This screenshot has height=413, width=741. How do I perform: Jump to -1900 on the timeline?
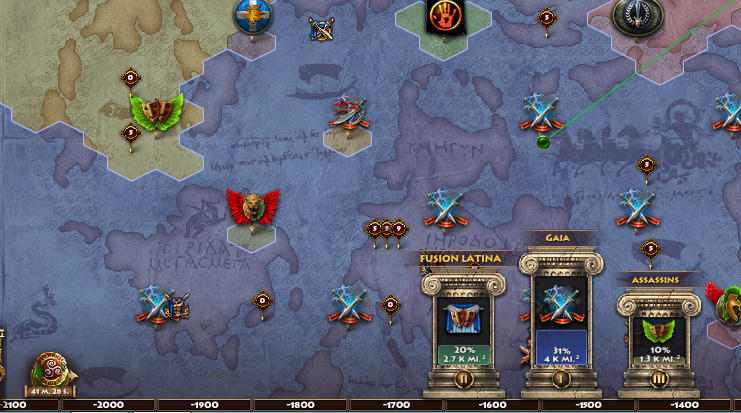click(x=203, y=406)
